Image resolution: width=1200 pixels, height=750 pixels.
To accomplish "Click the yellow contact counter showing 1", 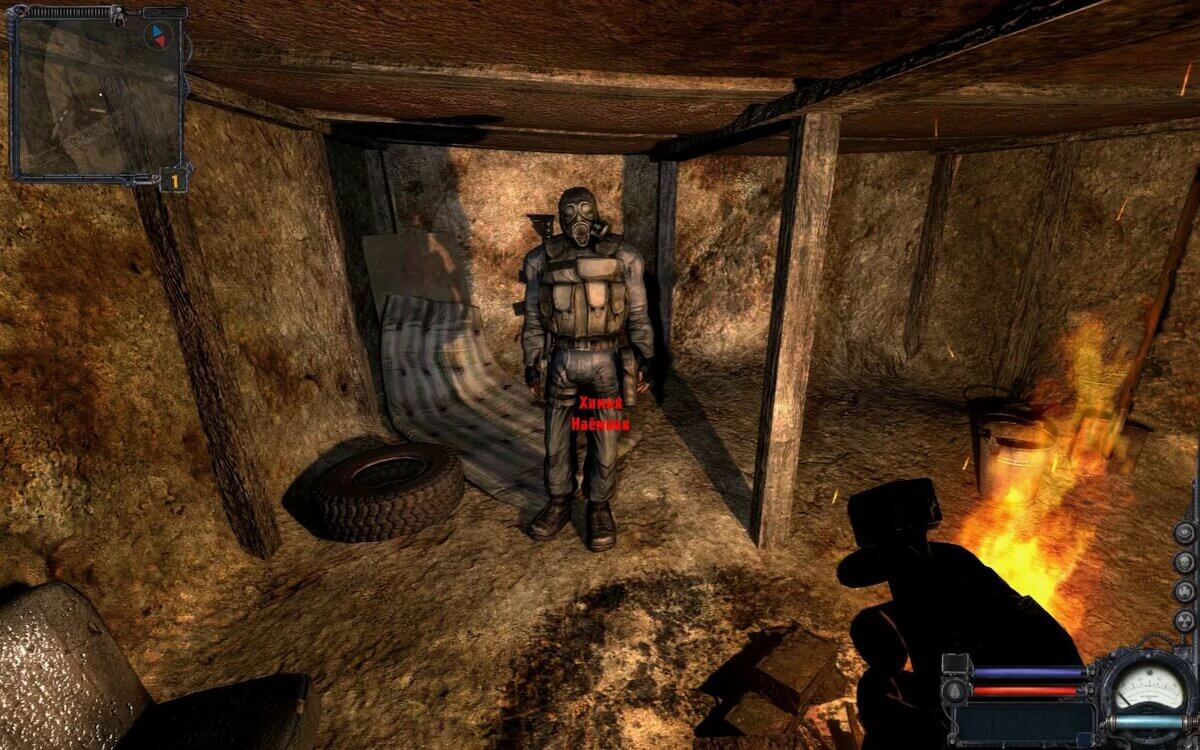I will point(174,181).
